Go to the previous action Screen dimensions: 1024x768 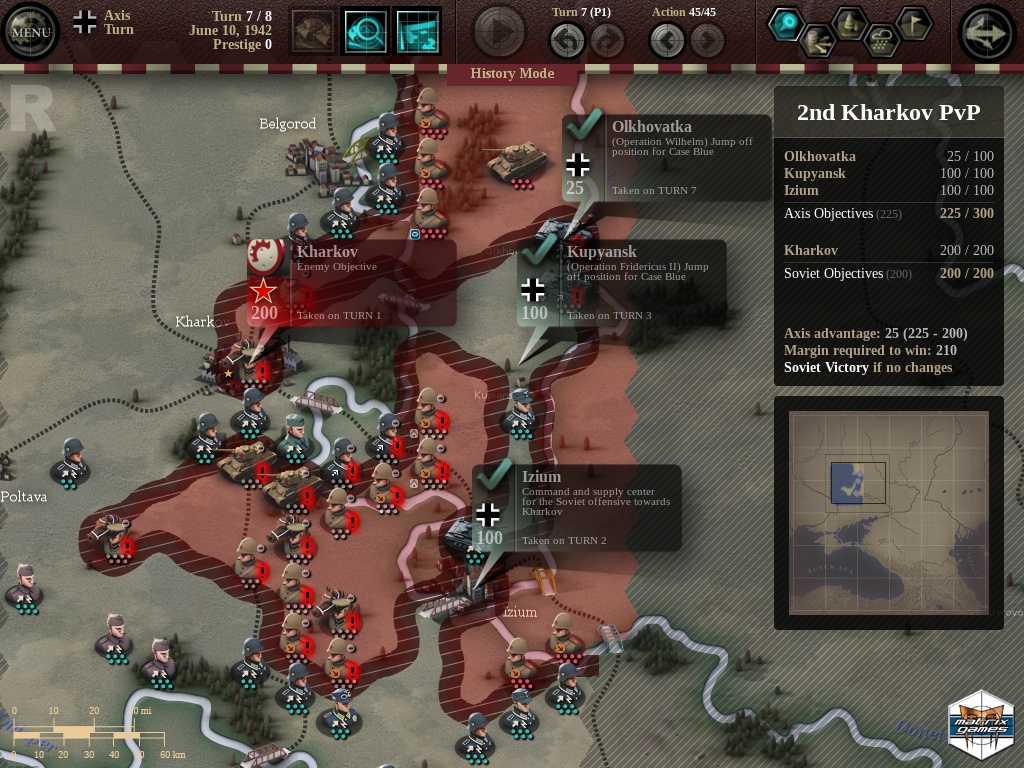click(x=667, y=41)
